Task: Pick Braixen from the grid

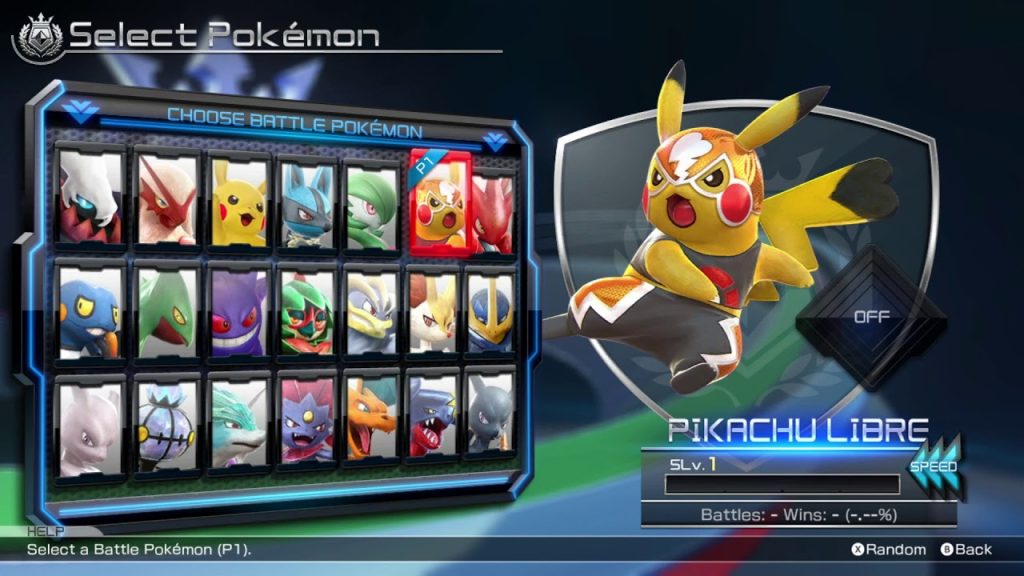Action: [434, 313]
